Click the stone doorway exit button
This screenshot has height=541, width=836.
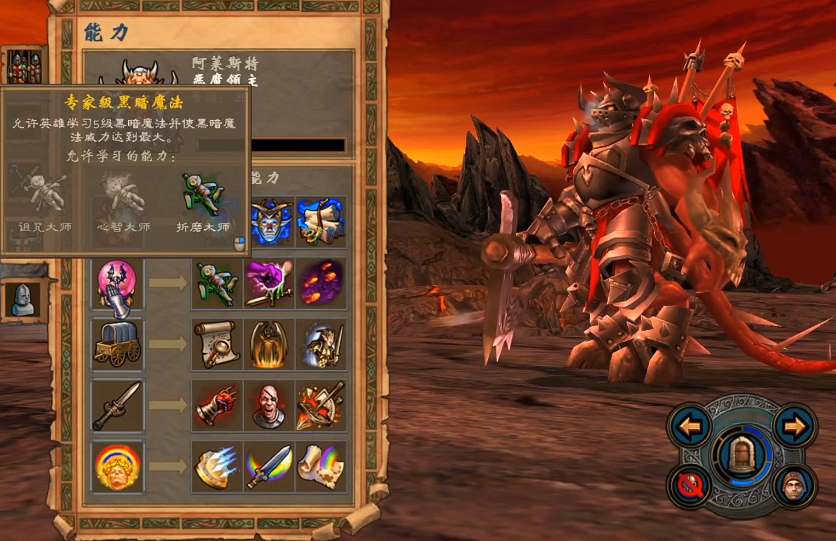click(x=741, y=455)
